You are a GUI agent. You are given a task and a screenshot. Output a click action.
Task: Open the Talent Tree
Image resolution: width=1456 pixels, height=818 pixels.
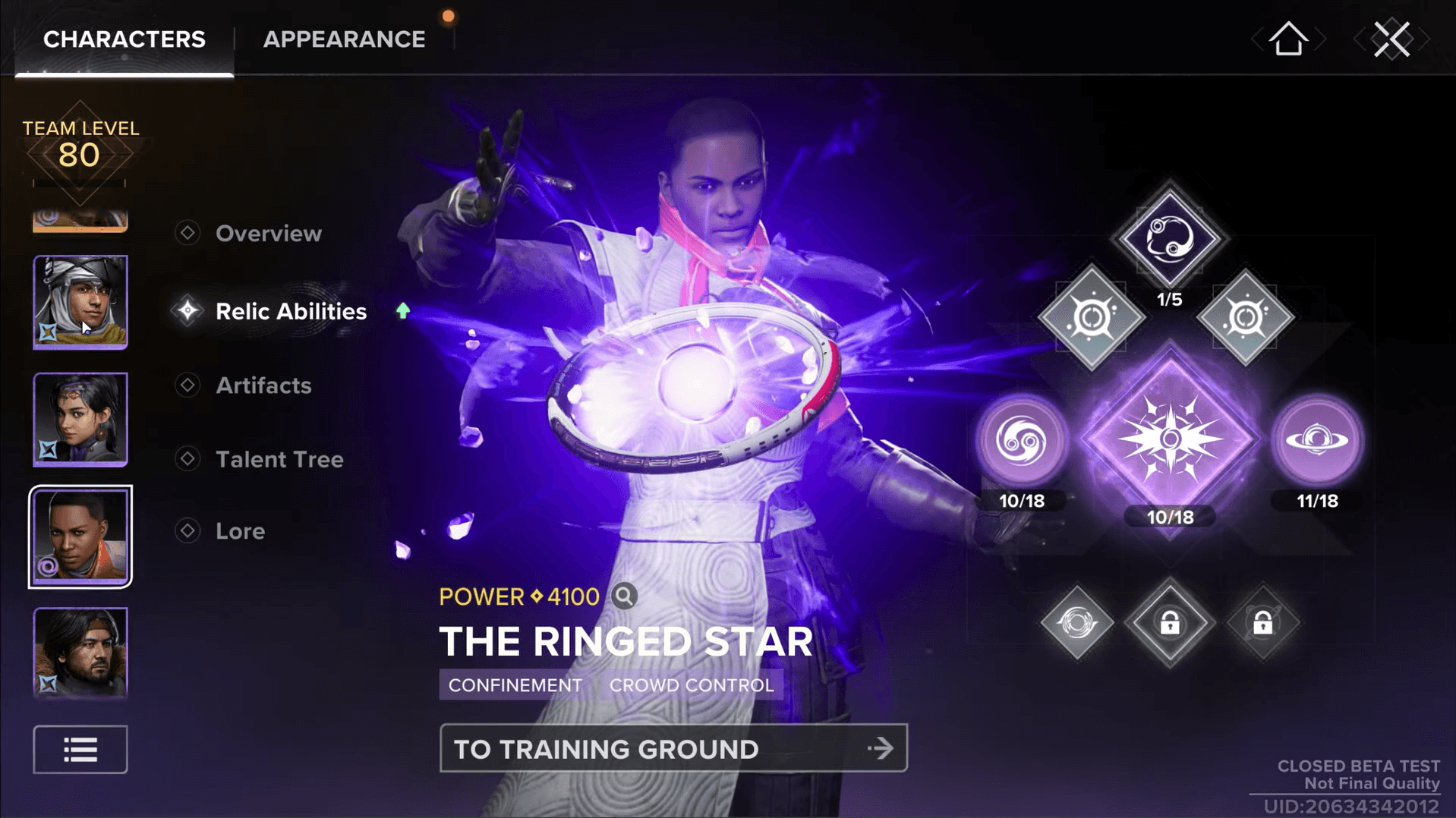tap(279, 459)
